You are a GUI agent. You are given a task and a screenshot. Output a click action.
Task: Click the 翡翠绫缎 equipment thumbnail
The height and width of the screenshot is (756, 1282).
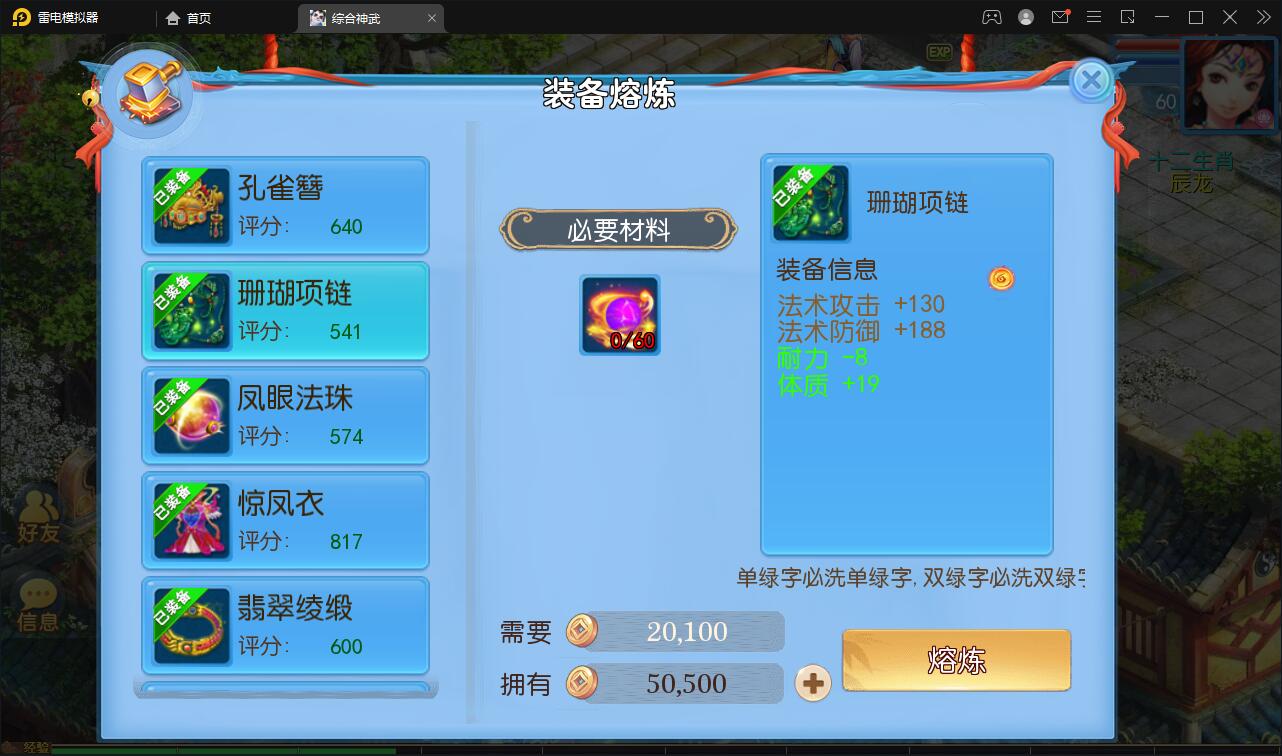pyautogui.click(x=190, y=625)
